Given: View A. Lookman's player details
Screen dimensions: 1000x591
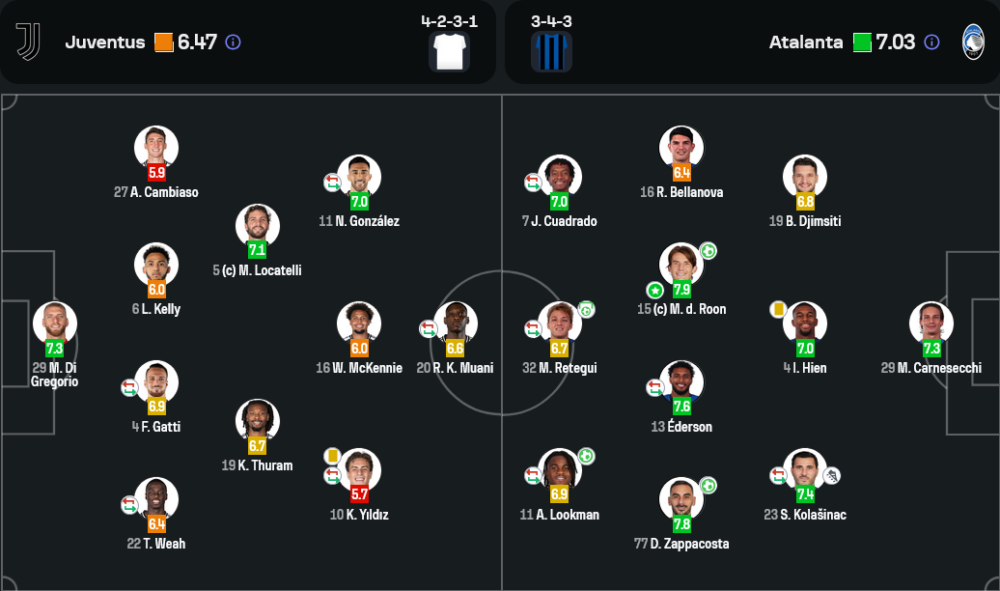Looking at the screenshot, I should click(x=559, y=470).
